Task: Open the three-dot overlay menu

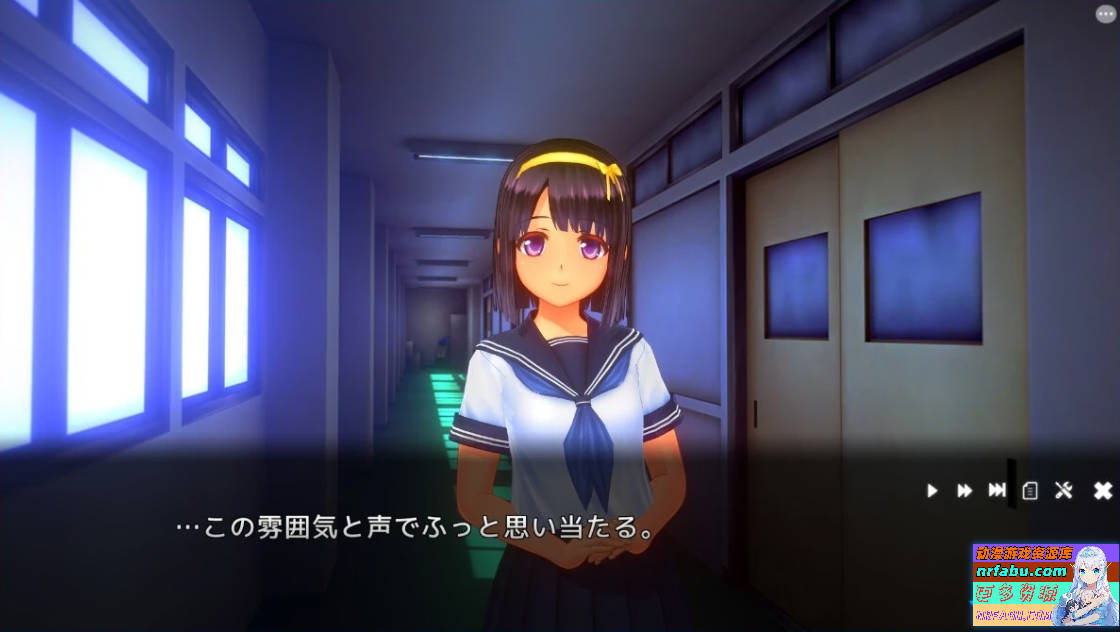Action: pos(1105,14)
